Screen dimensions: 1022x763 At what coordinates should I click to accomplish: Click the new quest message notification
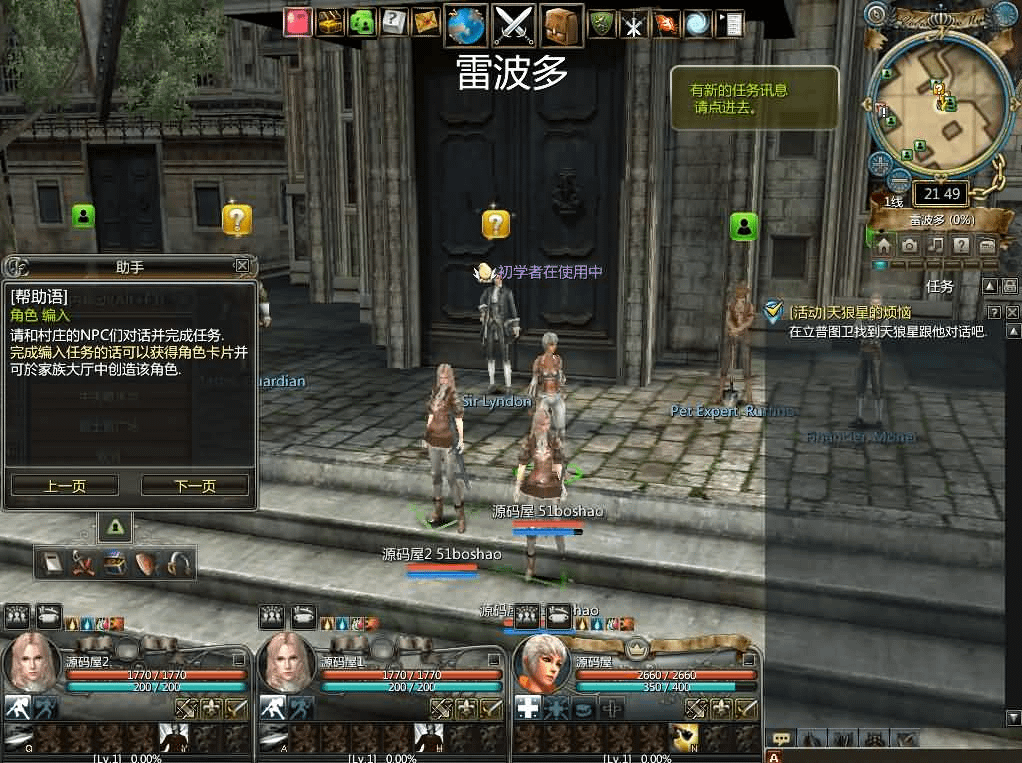pos(753,98)
